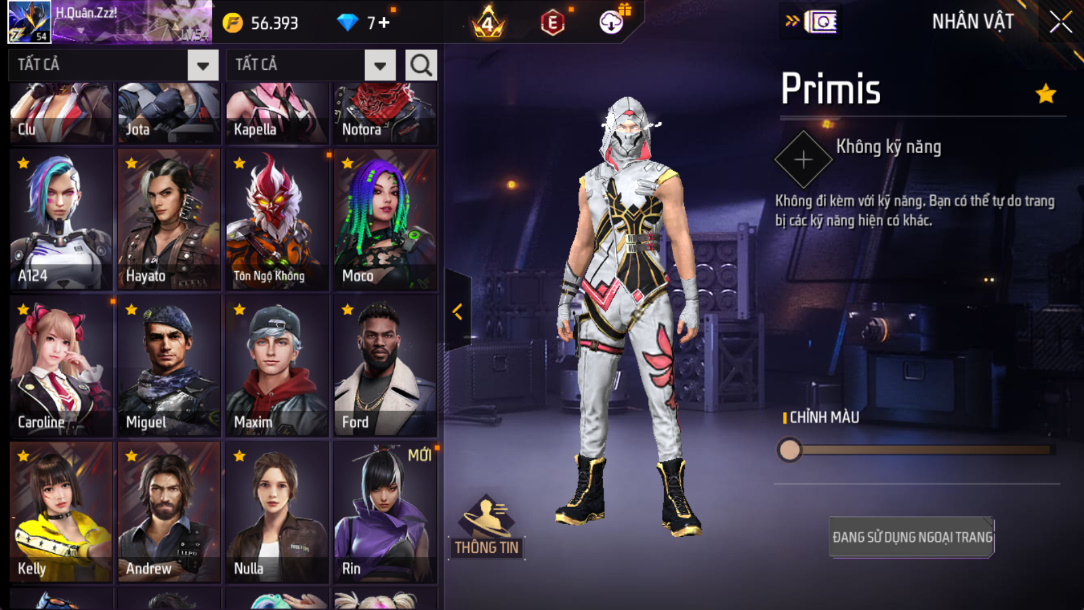This screenshot has height=610, width=1084.
Task: Select the new Rin character card
Action: [385, 512]
